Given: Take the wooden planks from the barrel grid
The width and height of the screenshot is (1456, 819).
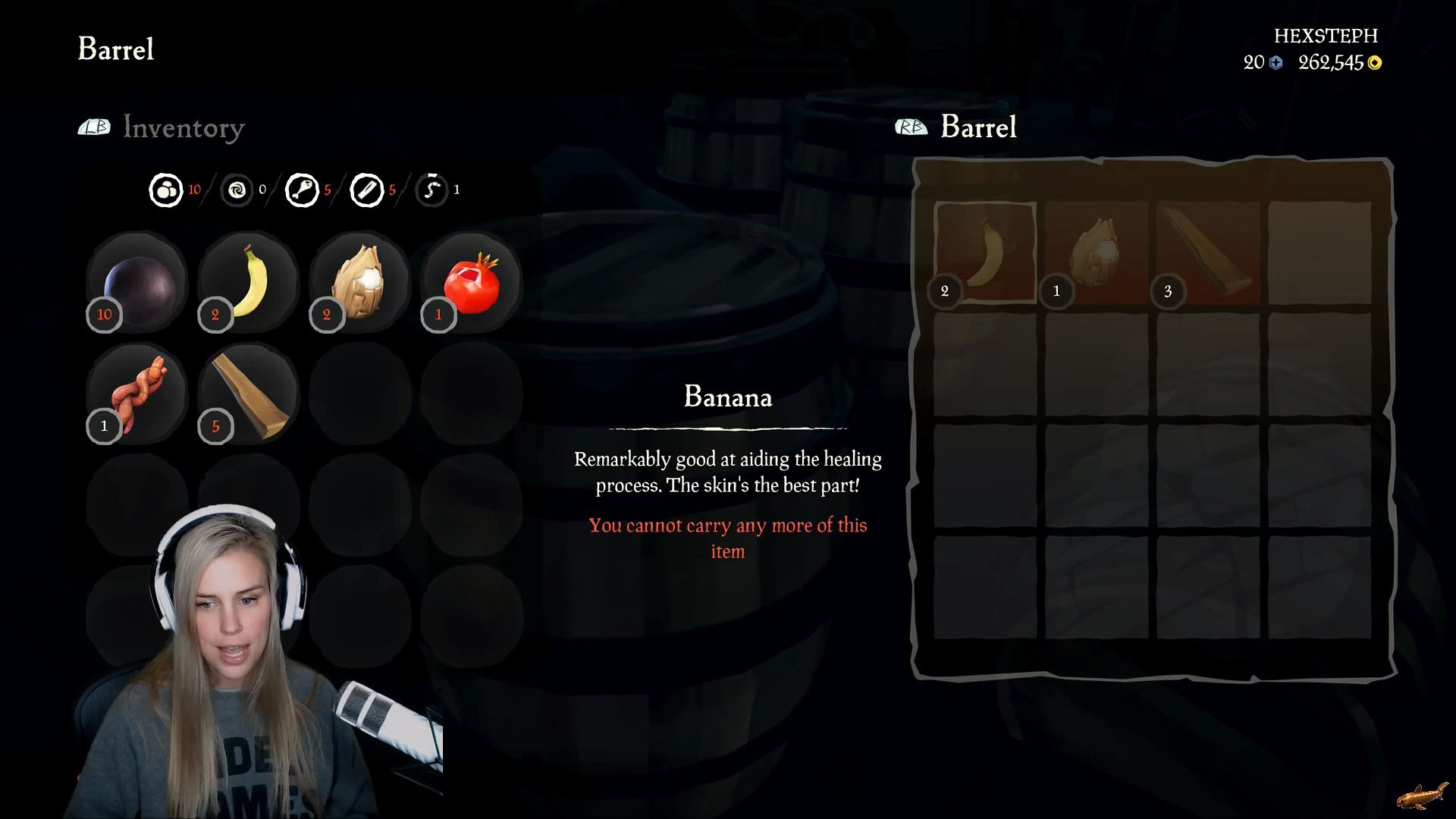Looking at the screenshot, I should 1208,253.
